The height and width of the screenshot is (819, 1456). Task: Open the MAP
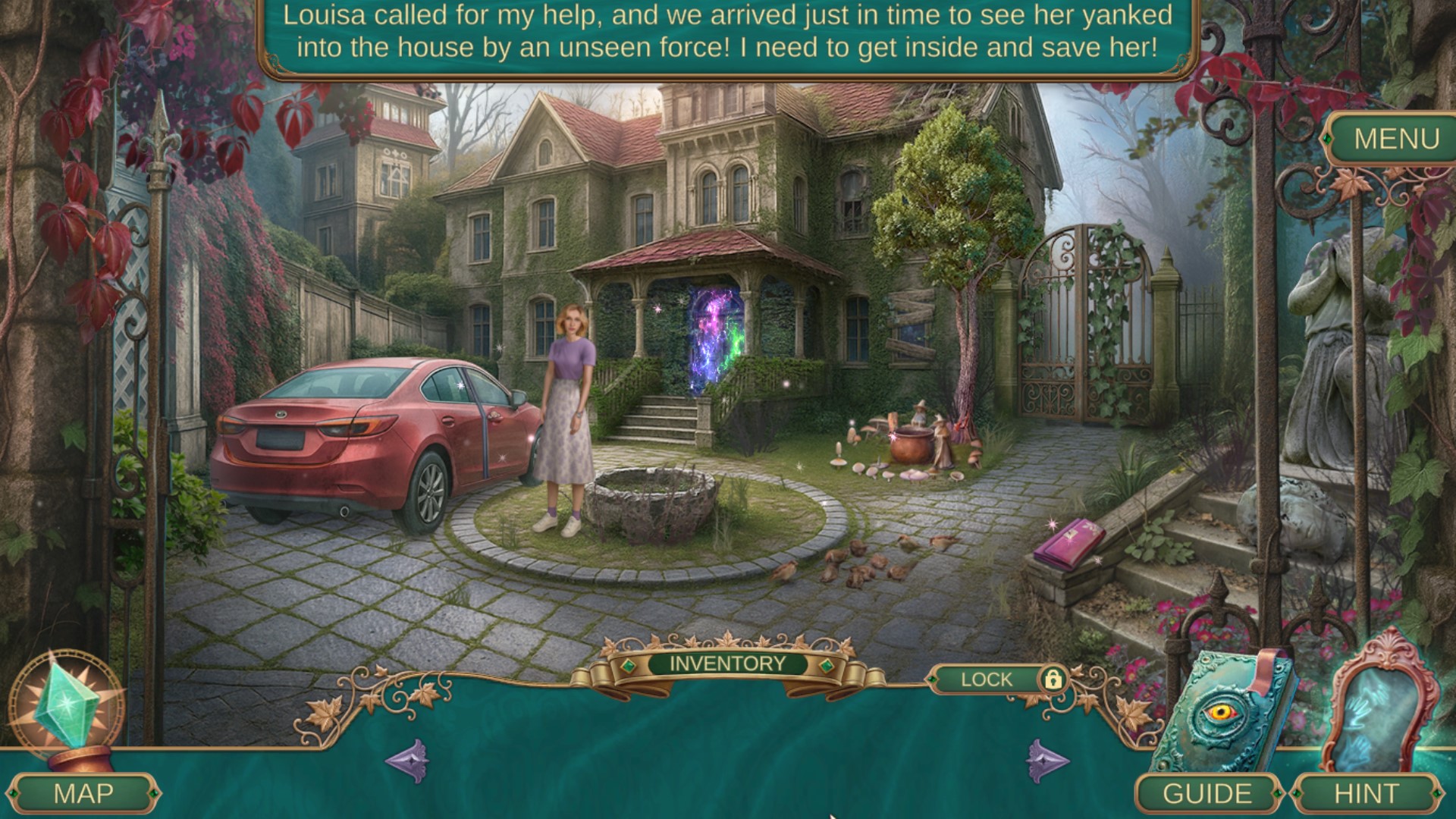click(83, 793)
